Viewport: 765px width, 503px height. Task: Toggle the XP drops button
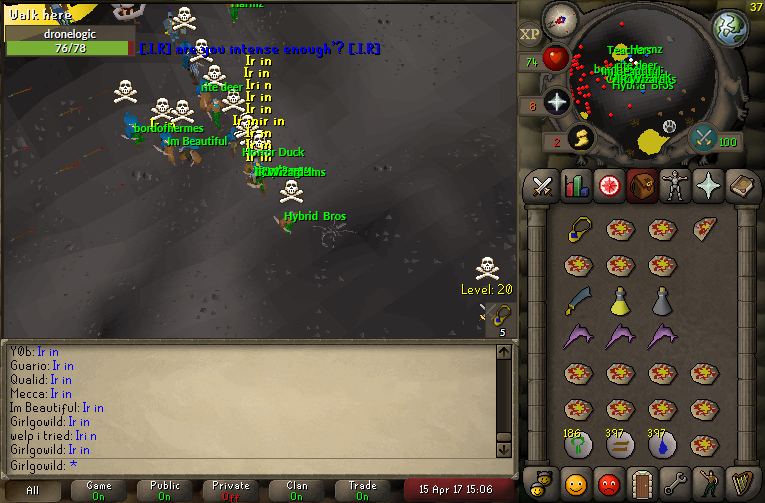point(530,34)
